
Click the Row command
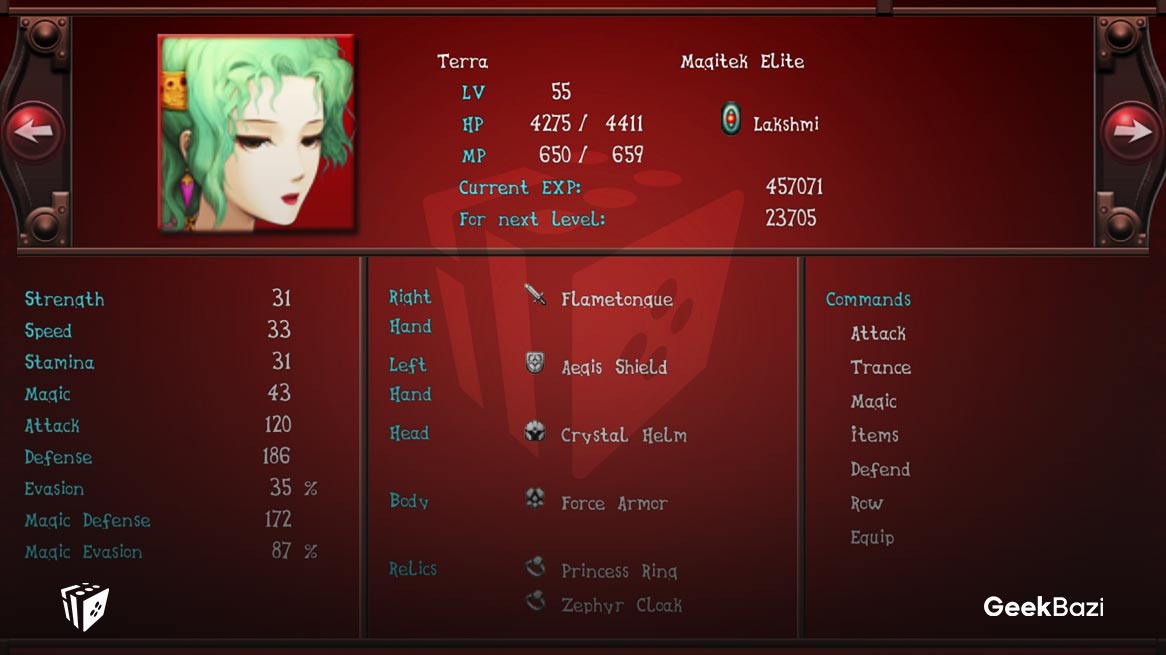pos(866,503)
